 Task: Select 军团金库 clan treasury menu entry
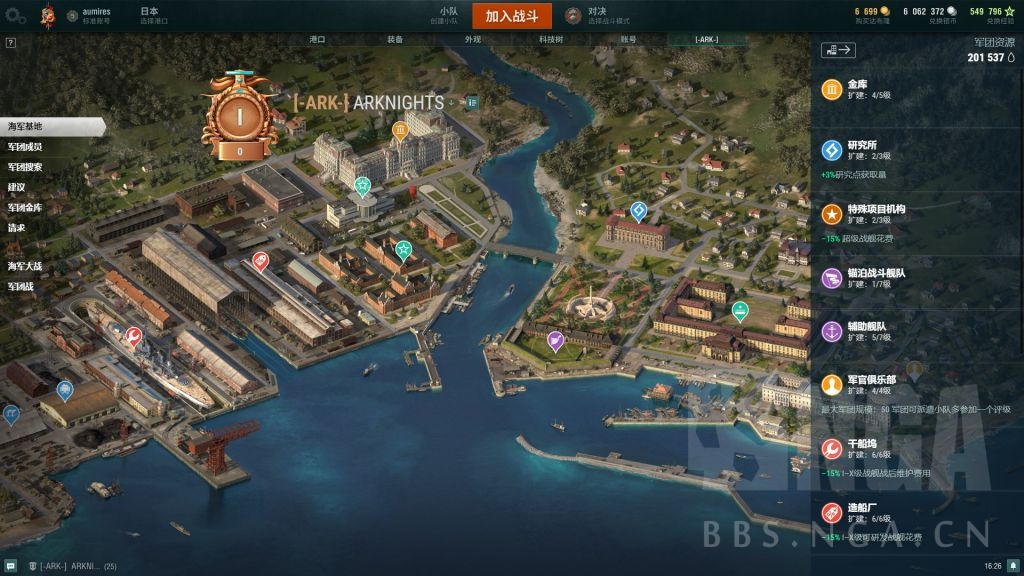(25, 207)
